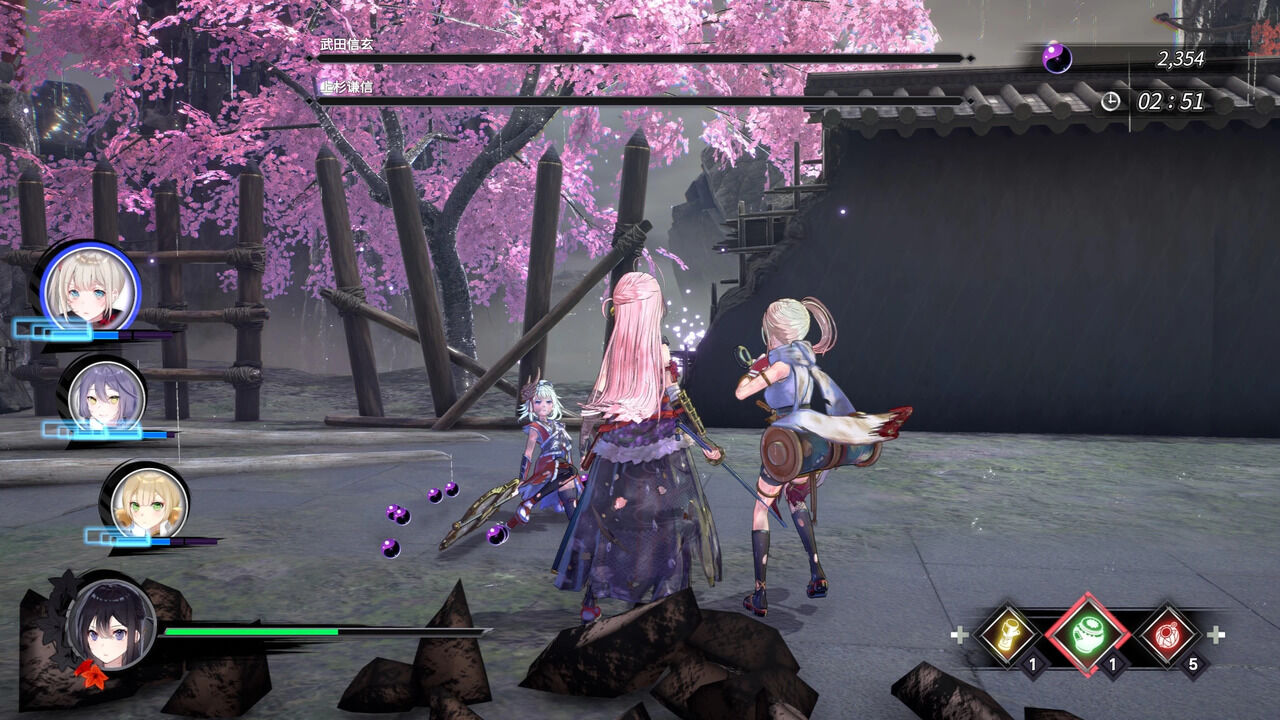Click the clock icon next to the timer

tap(1110, 99)
